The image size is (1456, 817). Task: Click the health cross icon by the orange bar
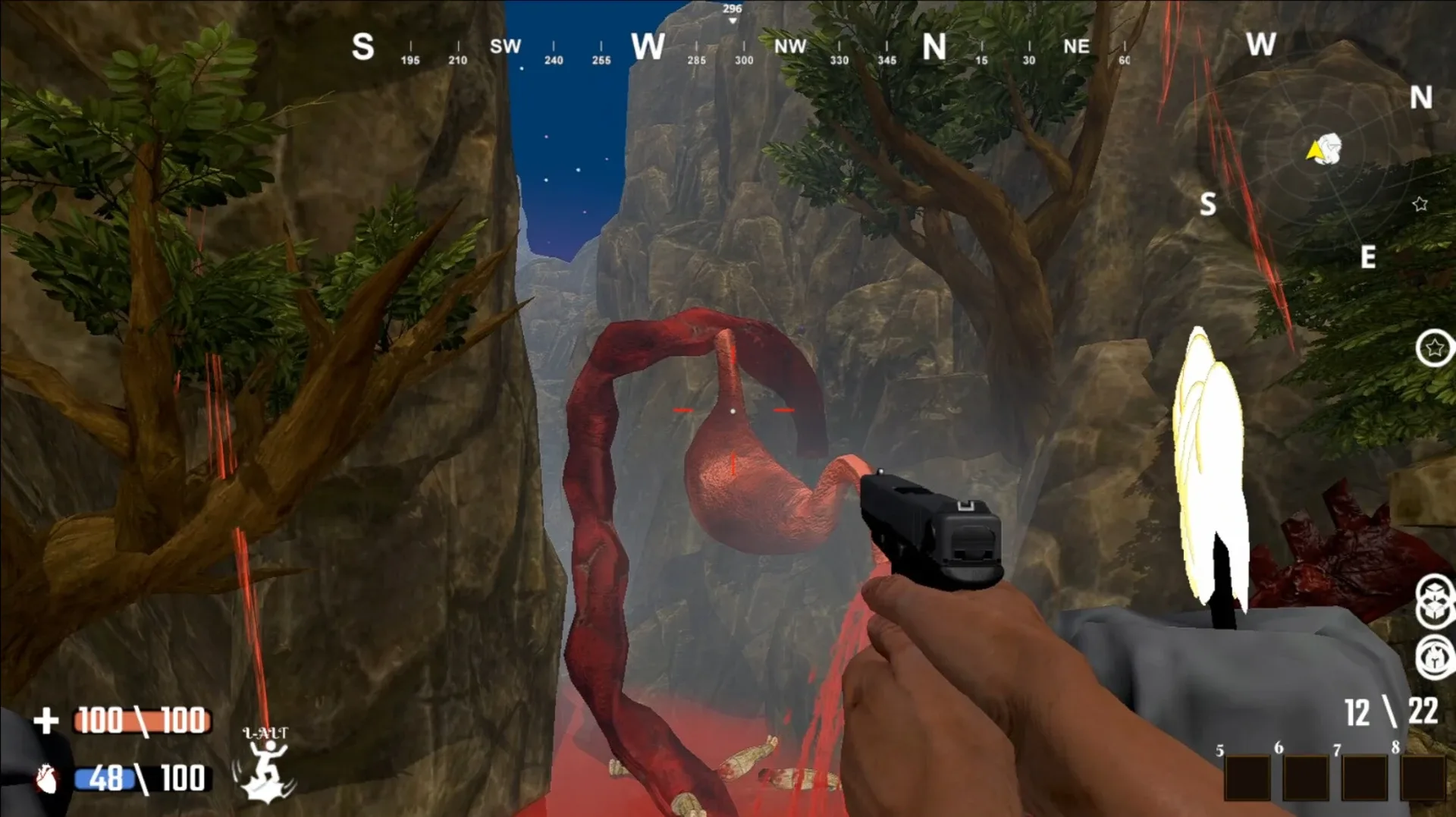pyautogui.click(x=47, y=720)
